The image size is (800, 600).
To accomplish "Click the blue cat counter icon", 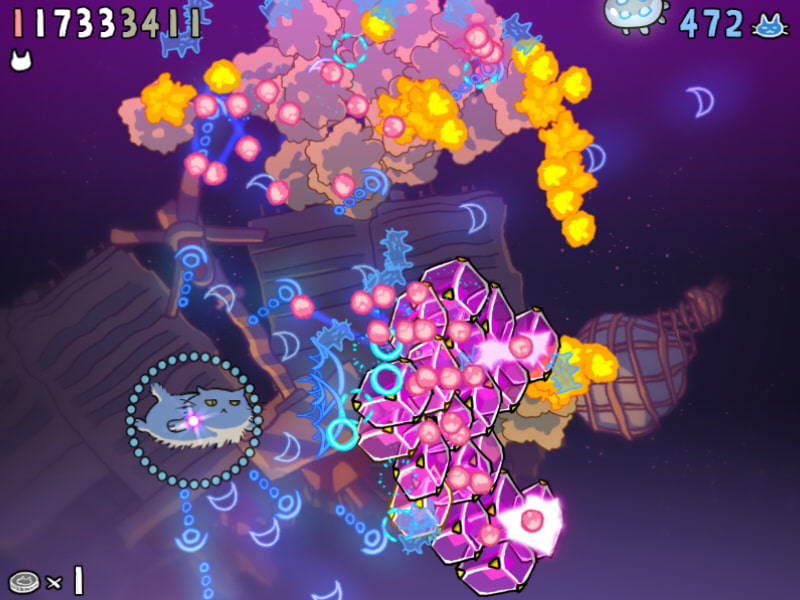I will pyautogui.click(x=768, y=26).
